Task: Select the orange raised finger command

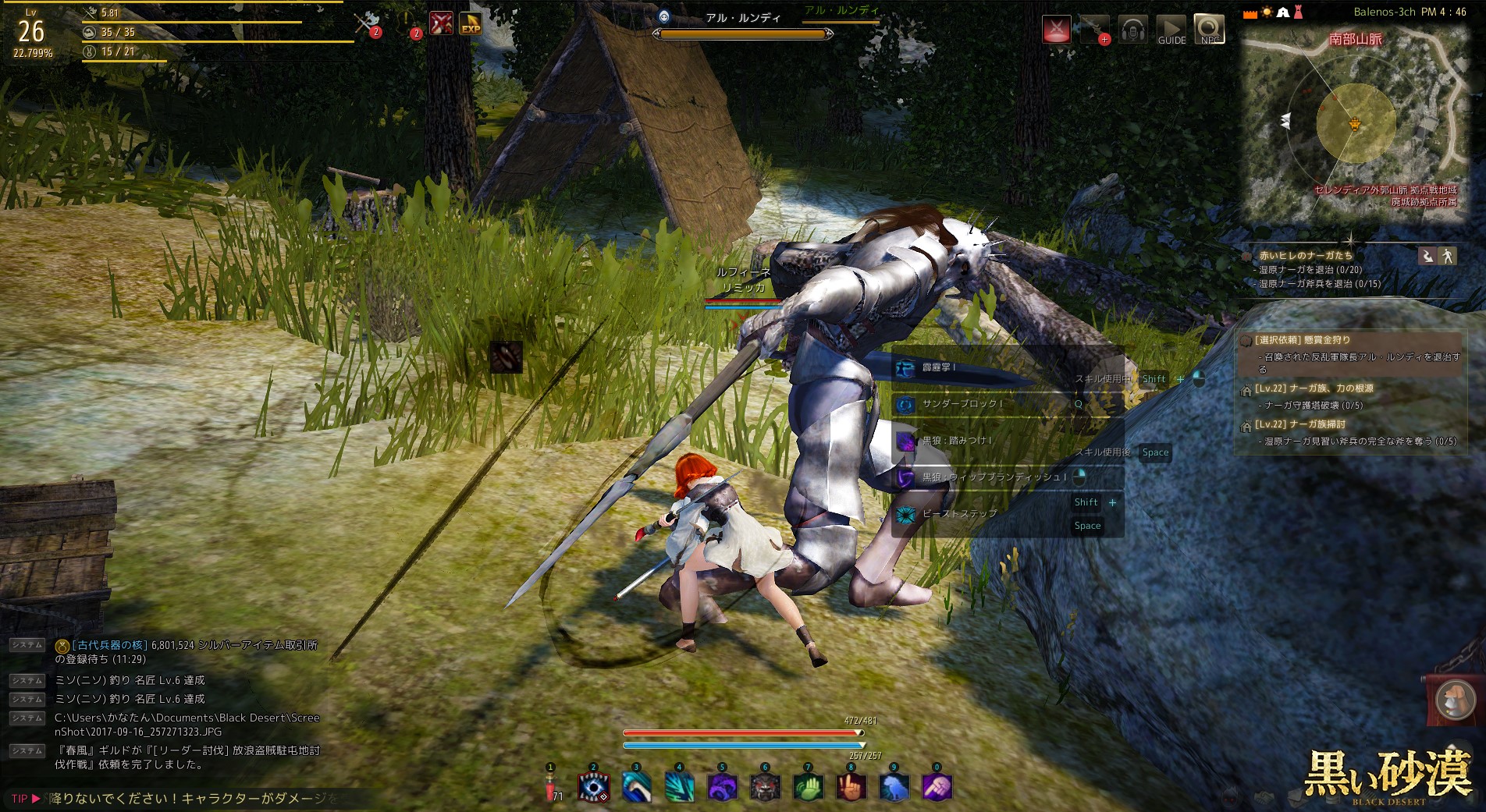Action: (x=851, y=788)
